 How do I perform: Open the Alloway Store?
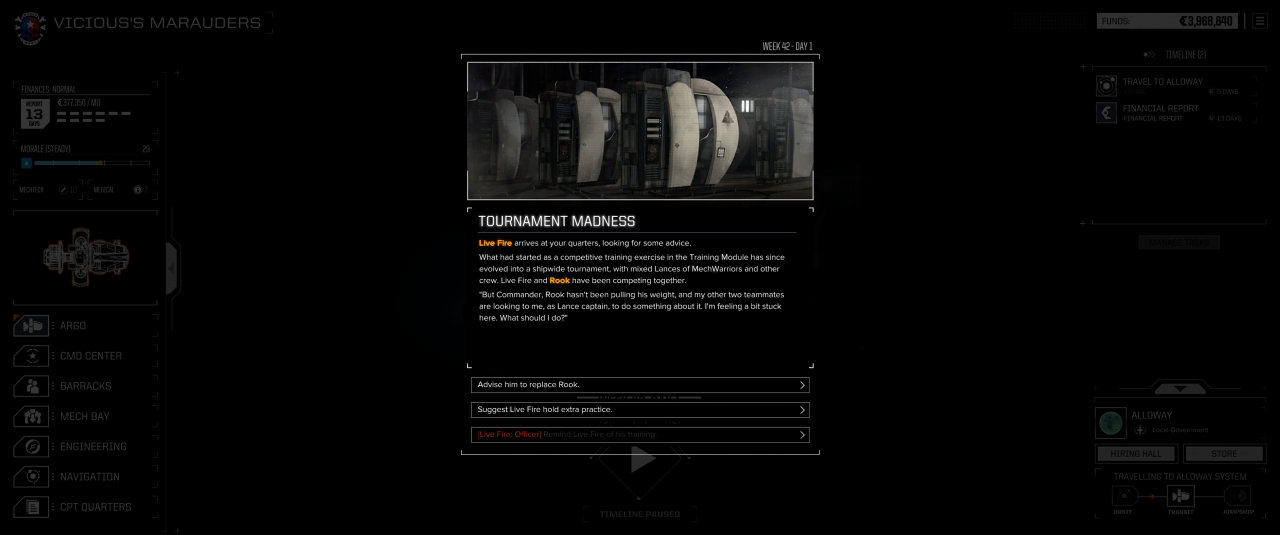(1224, 454)
